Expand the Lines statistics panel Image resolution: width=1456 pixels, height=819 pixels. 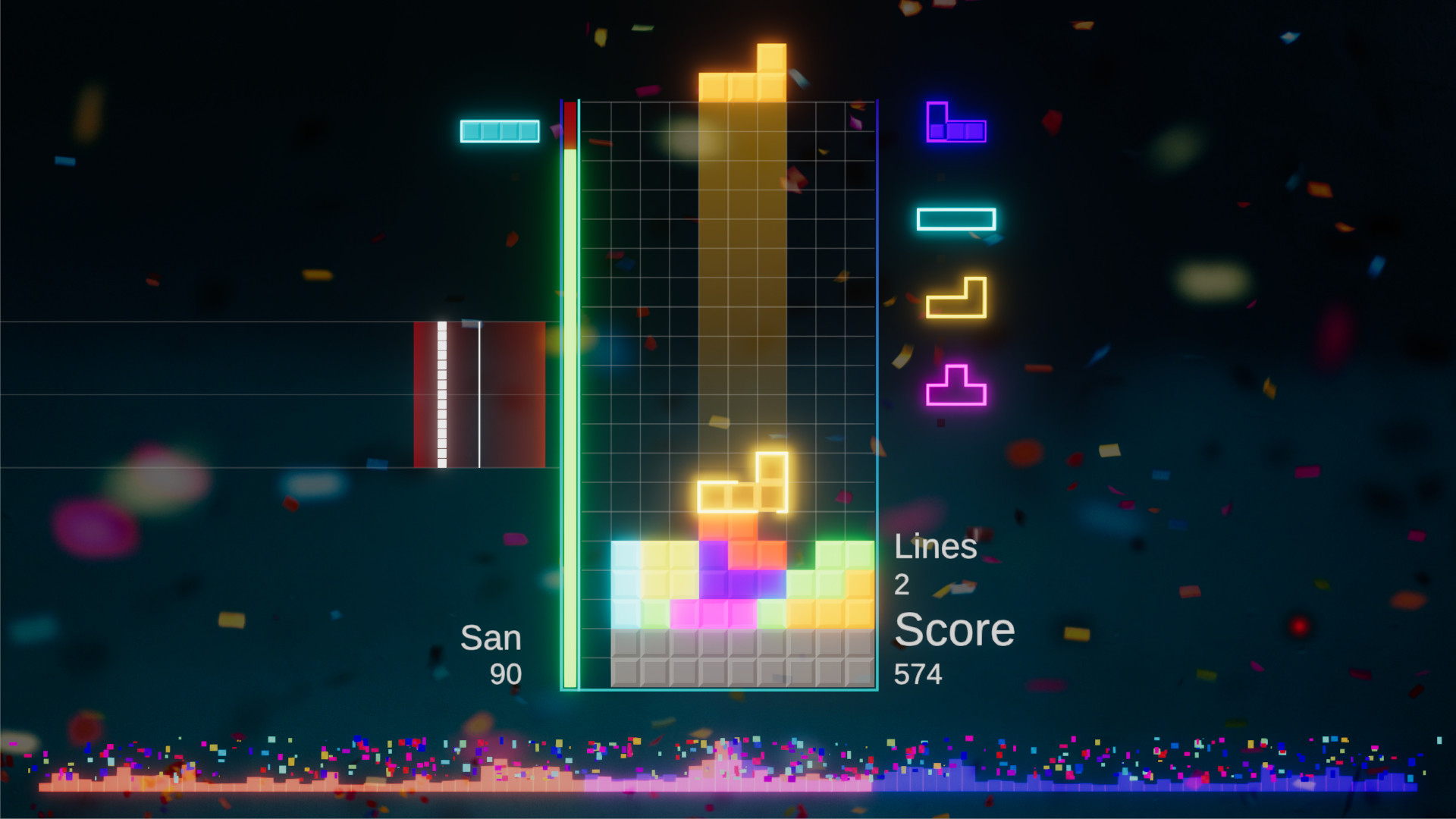[x=937, y=548]
